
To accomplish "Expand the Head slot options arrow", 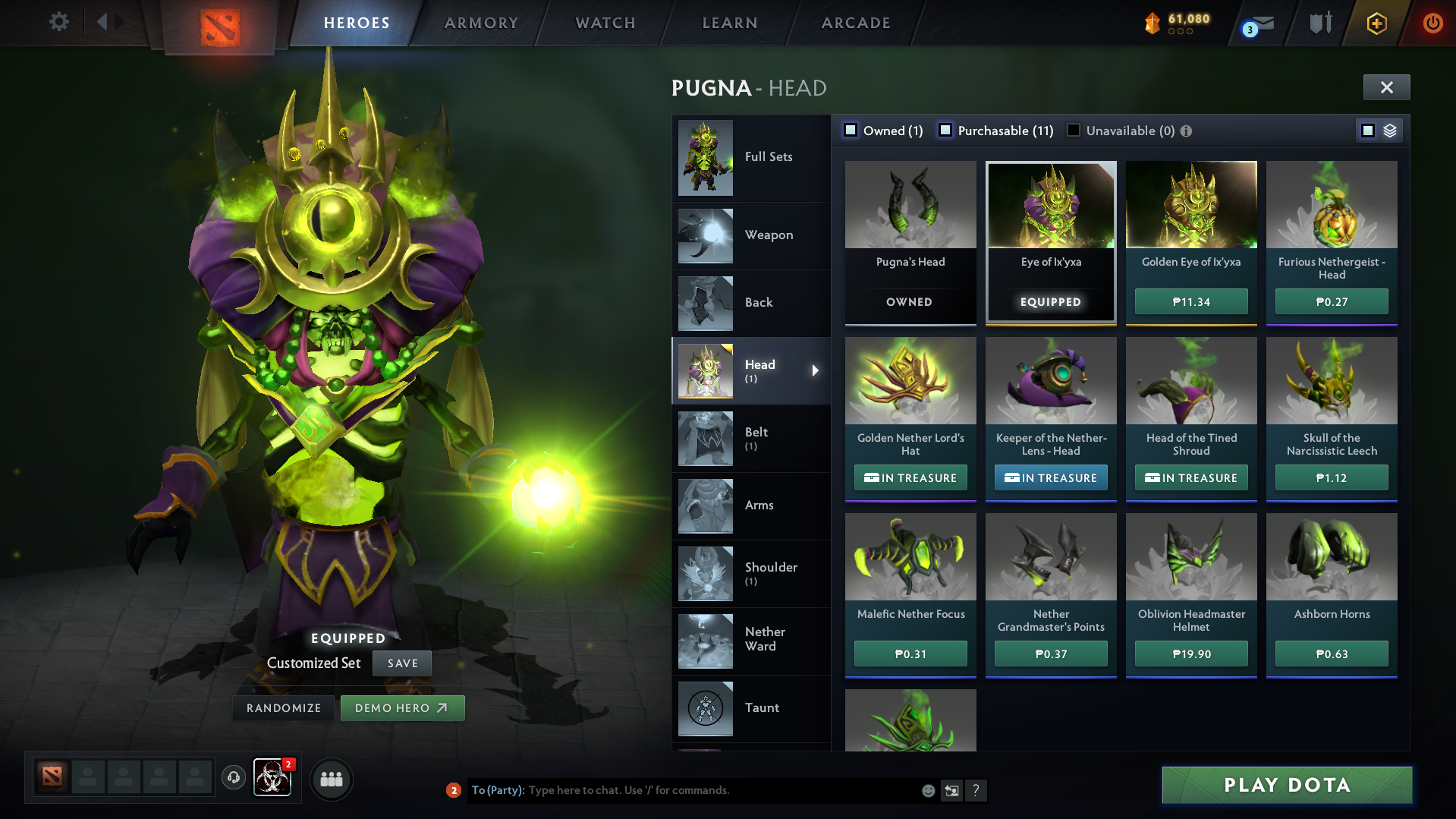I will (x=816, y=371).
